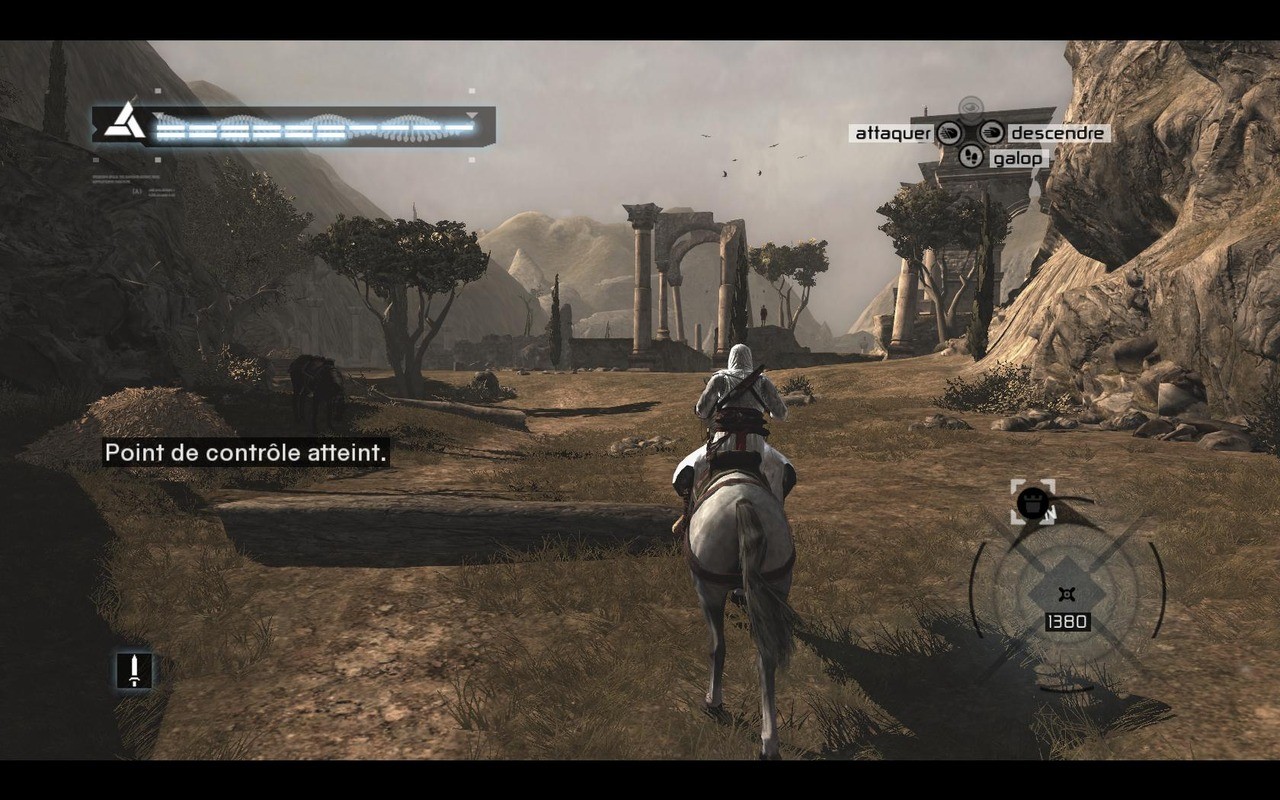
Task: Toggle the attaquer action prompt
Action: 892,132
